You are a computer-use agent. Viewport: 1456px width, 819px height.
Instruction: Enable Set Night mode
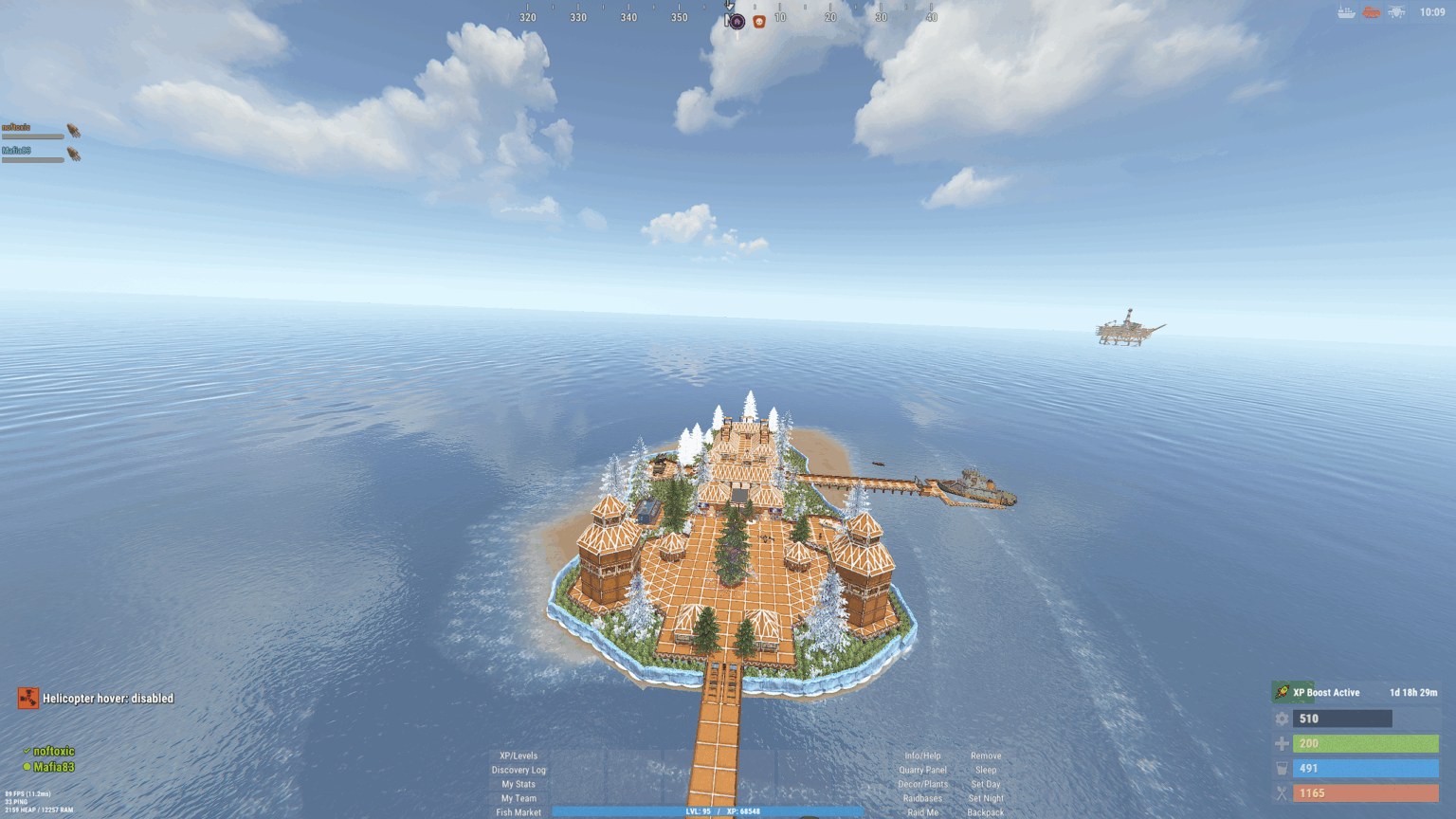[x=986, y=798]
